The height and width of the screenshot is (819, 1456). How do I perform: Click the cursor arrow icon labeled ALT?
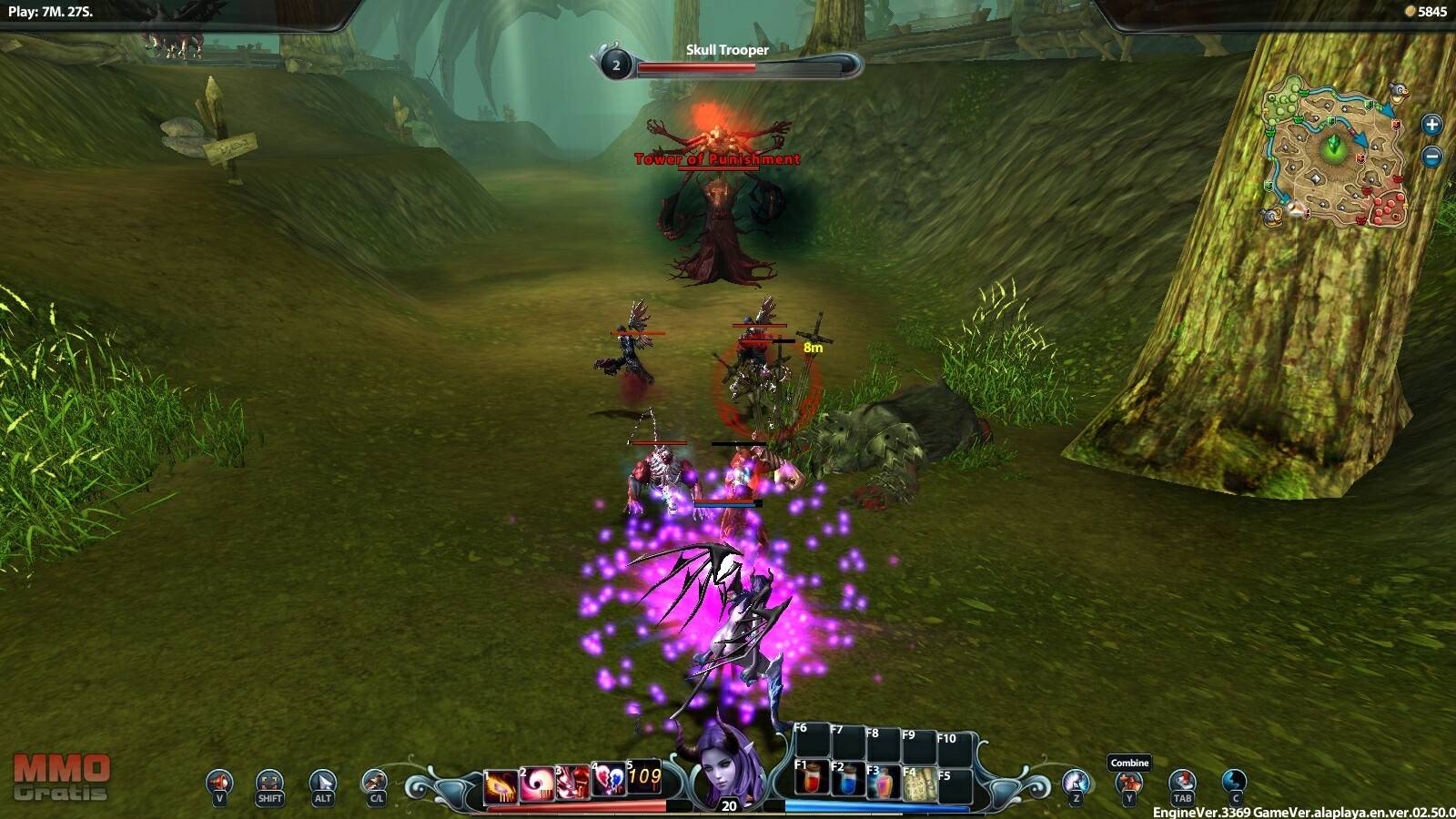click(x=322, y=783)
